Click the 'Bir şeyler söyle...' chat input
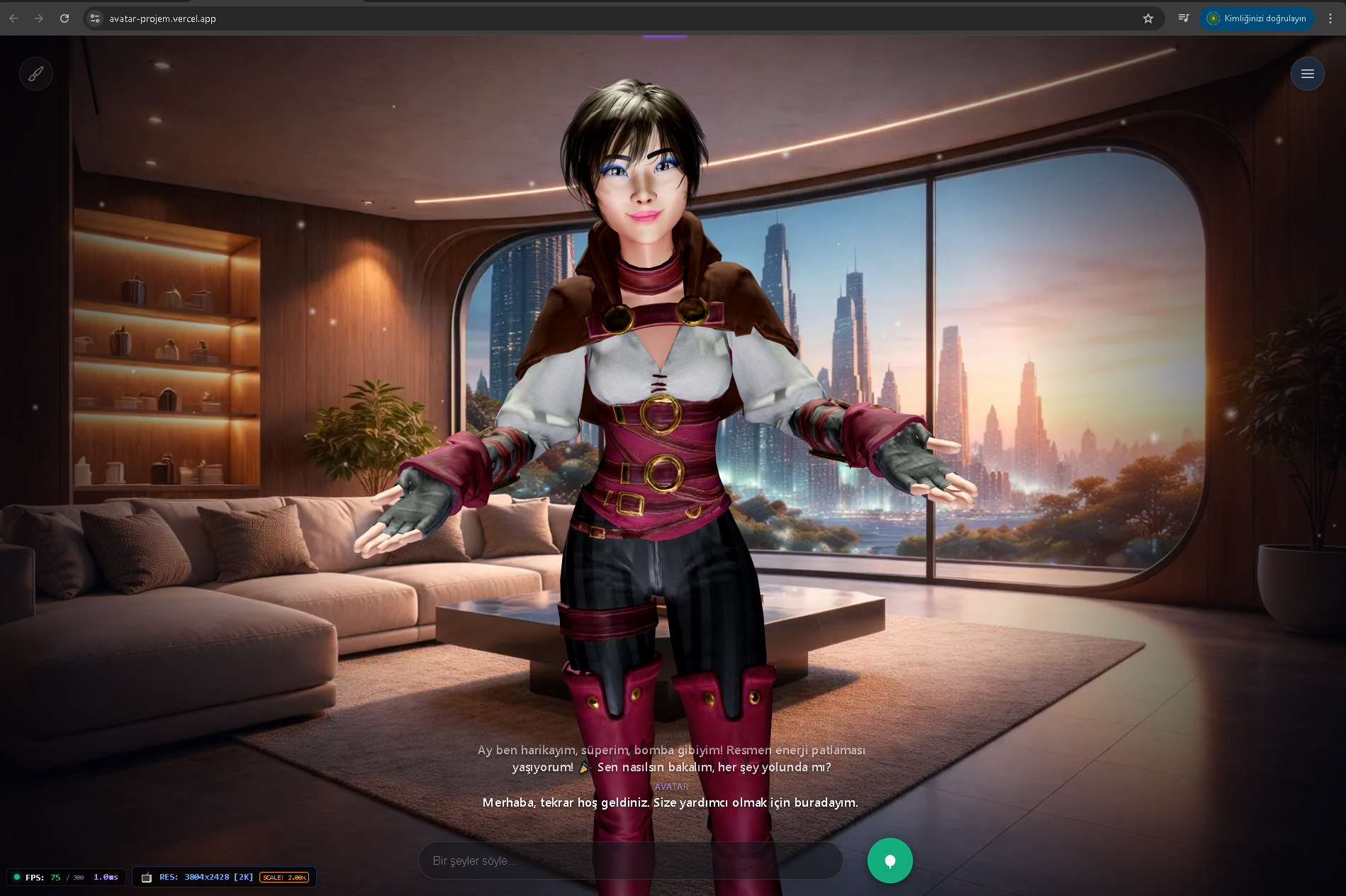1346x896 pixels. pyautogui.click(x=630, y=860)
